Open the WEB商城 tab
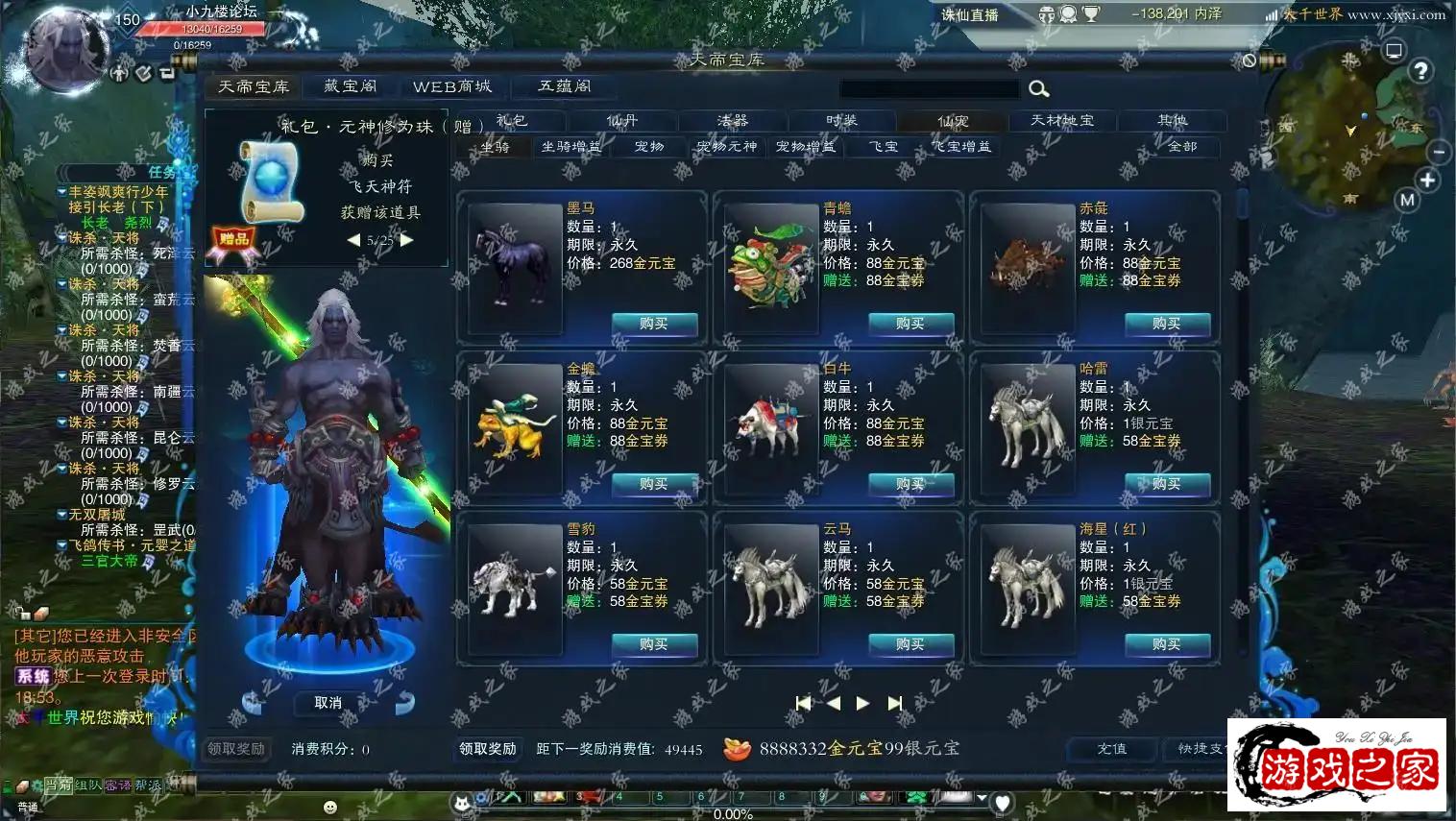 tap(451, 86)
